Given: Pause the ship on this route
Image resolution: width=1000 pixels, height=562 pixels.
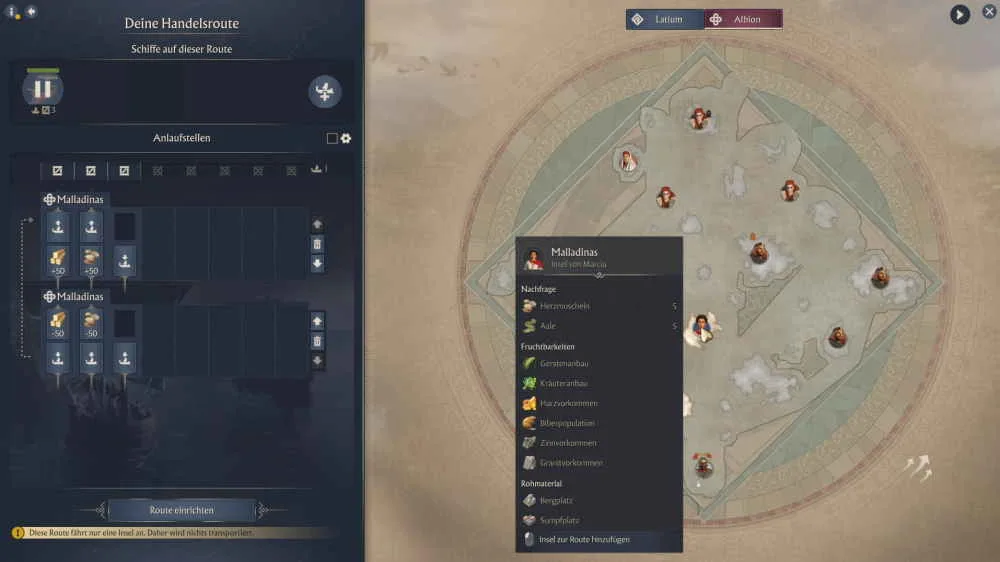Looking at the screenshot, I should pos(42,89).
